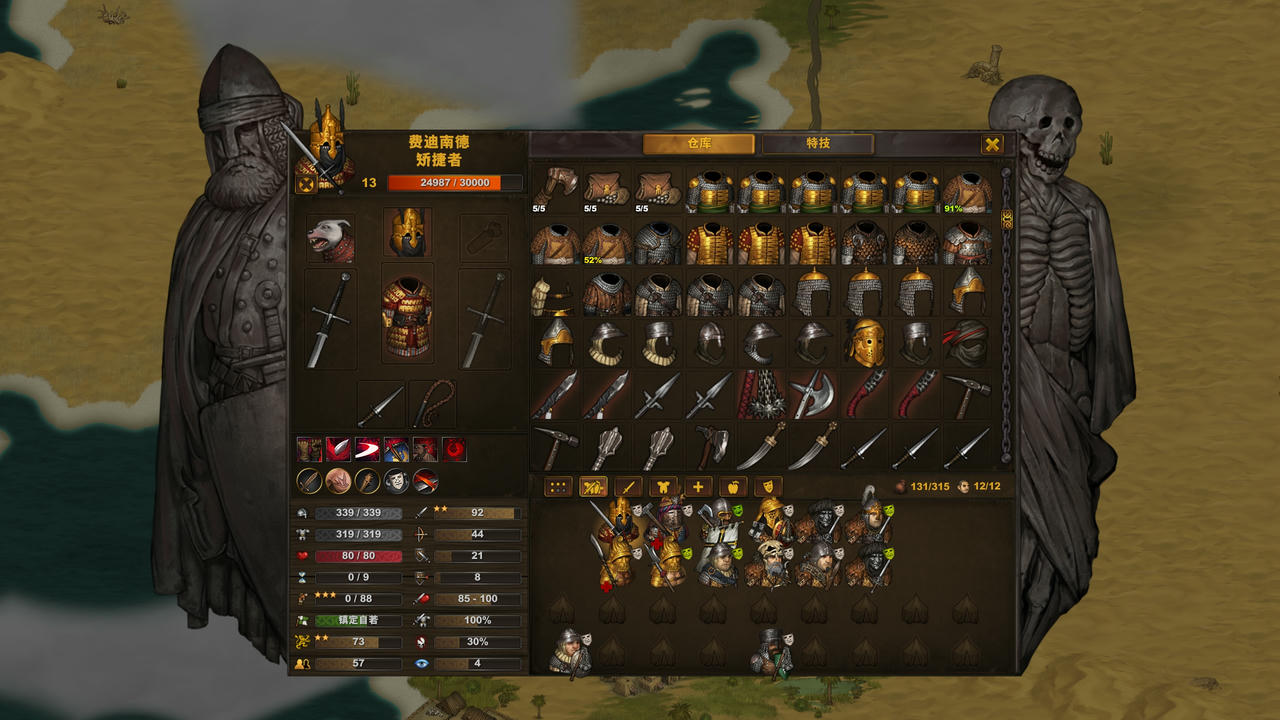Pick the whip in the bag slot
The height and width of the screenshot is (720, 1280).
coord(432,403)
